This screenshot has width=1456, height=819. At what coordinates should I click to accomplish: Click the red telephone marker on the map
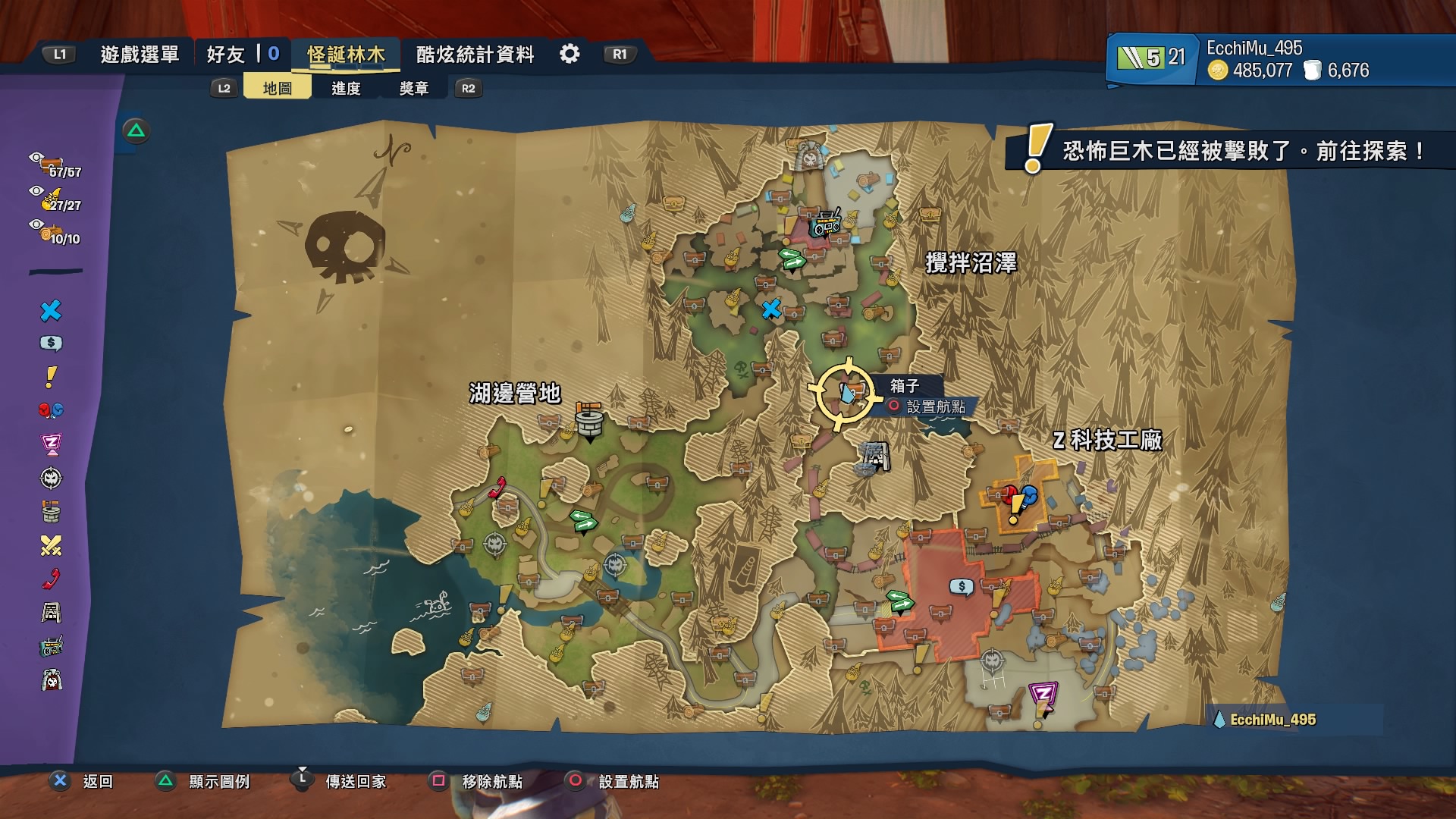click(497, 487)
